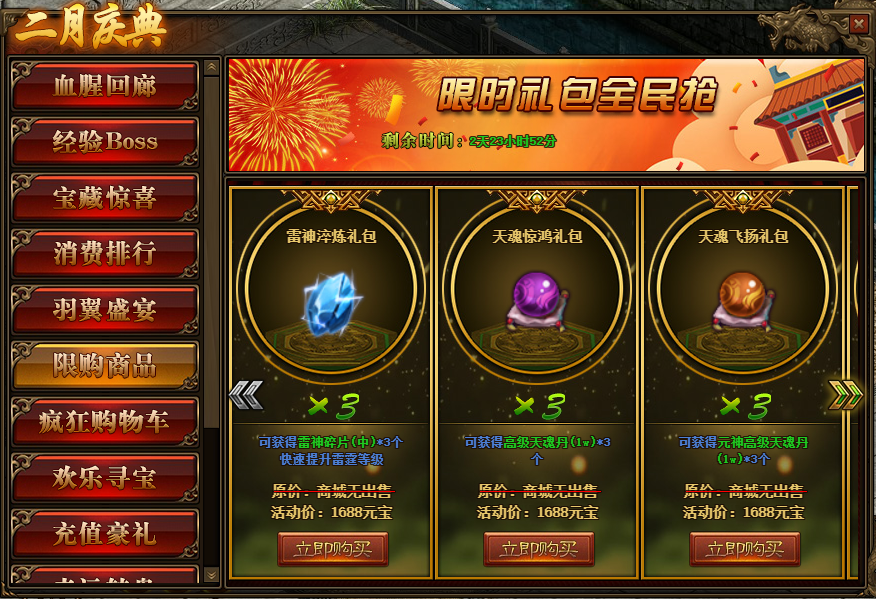
Task: Select the purple orb 天魂惊鸿礼包 icon
Action: (539, 298)
